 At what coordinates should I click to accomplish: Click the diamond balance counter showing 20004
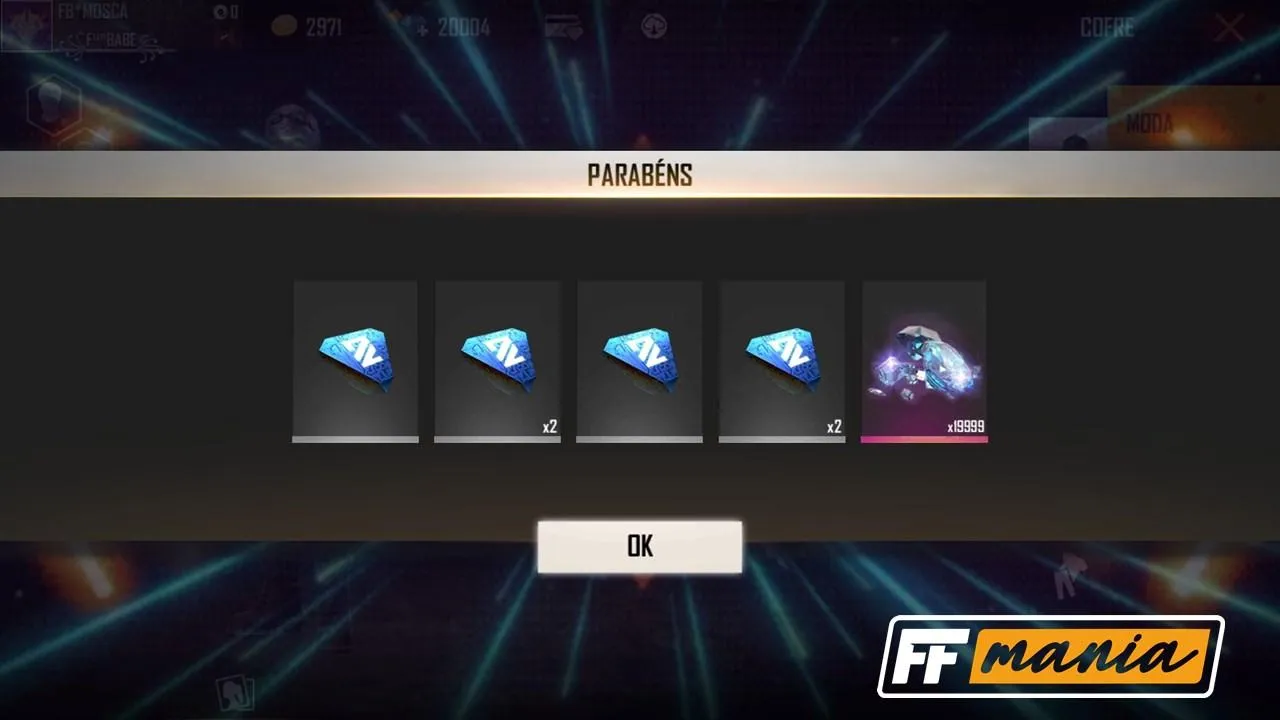[465, 28]
